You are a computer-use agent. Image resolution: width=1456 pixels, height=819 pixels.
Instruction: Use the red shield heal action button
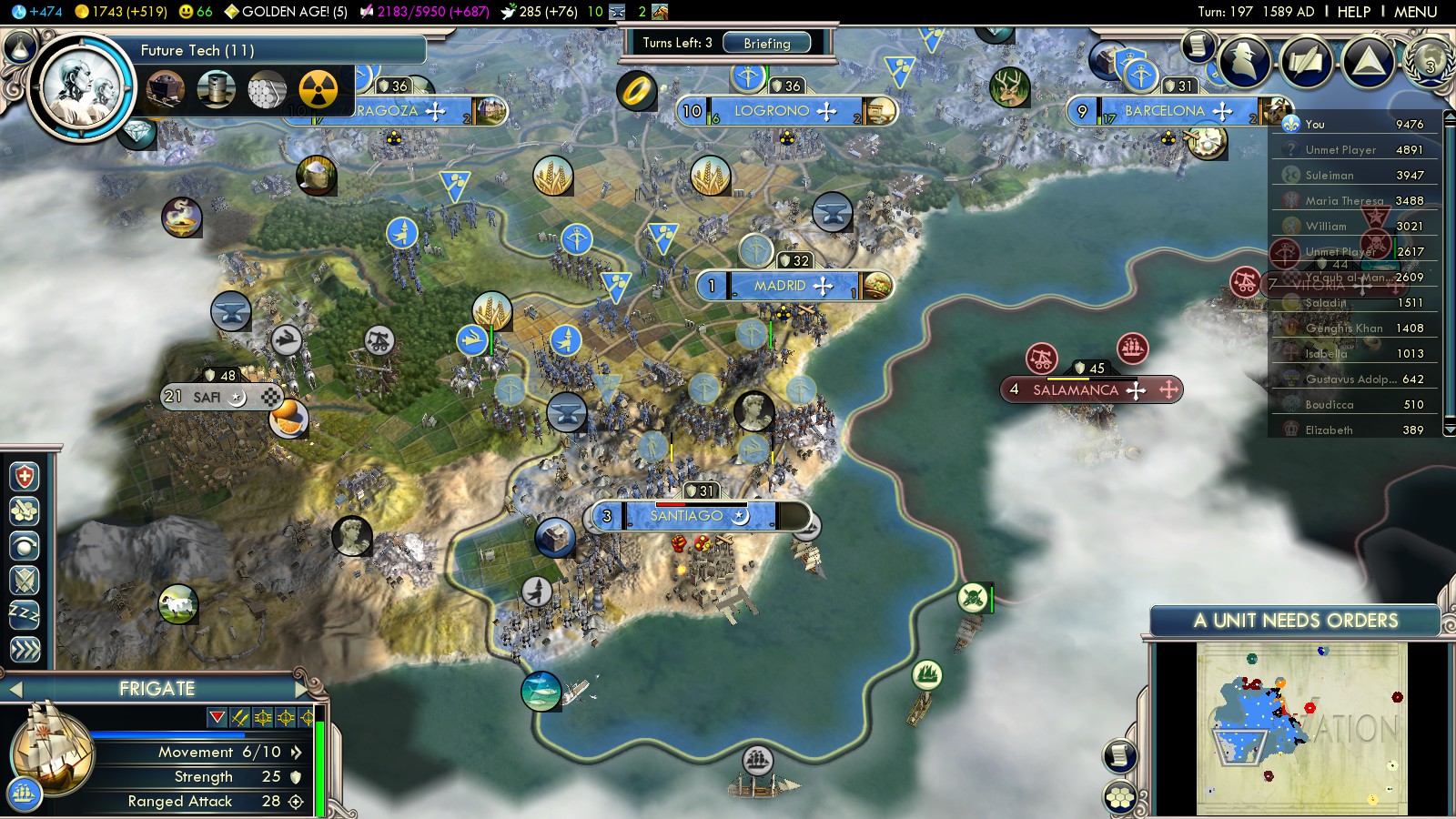coord(25,476)
